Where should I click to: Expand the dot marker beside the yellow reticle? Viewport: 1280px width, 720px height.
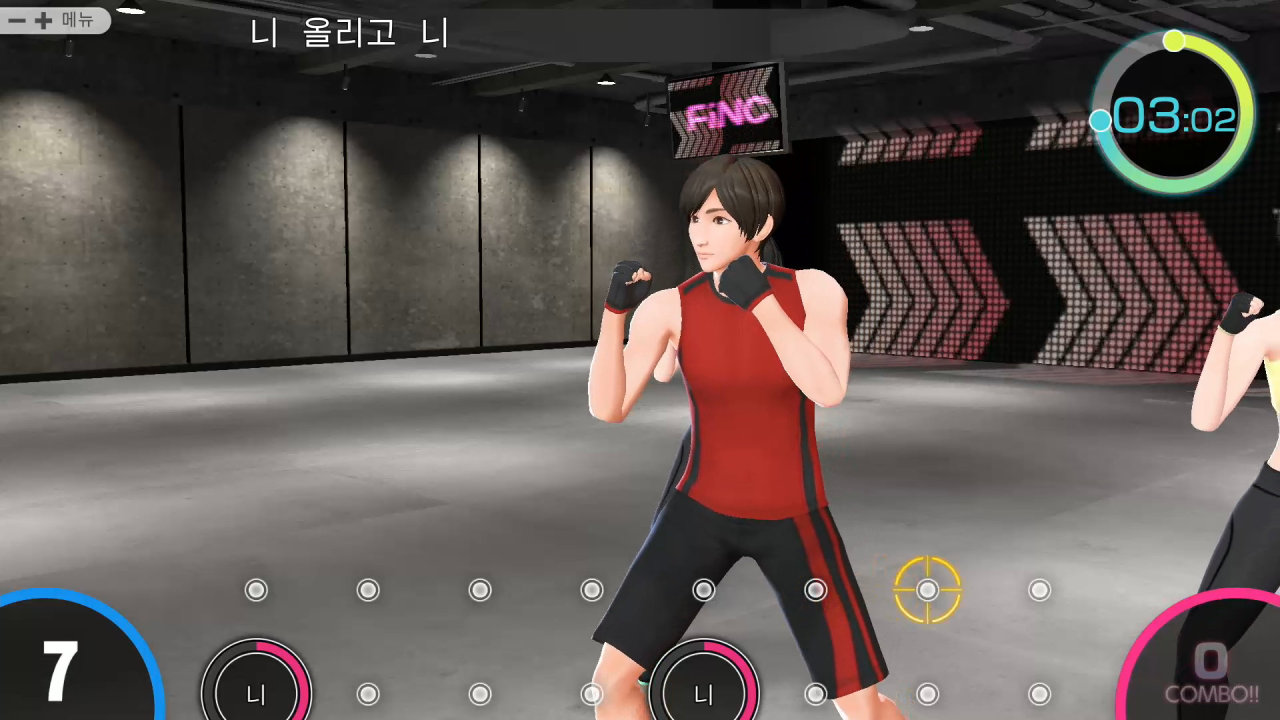(x=1038, y=592)
